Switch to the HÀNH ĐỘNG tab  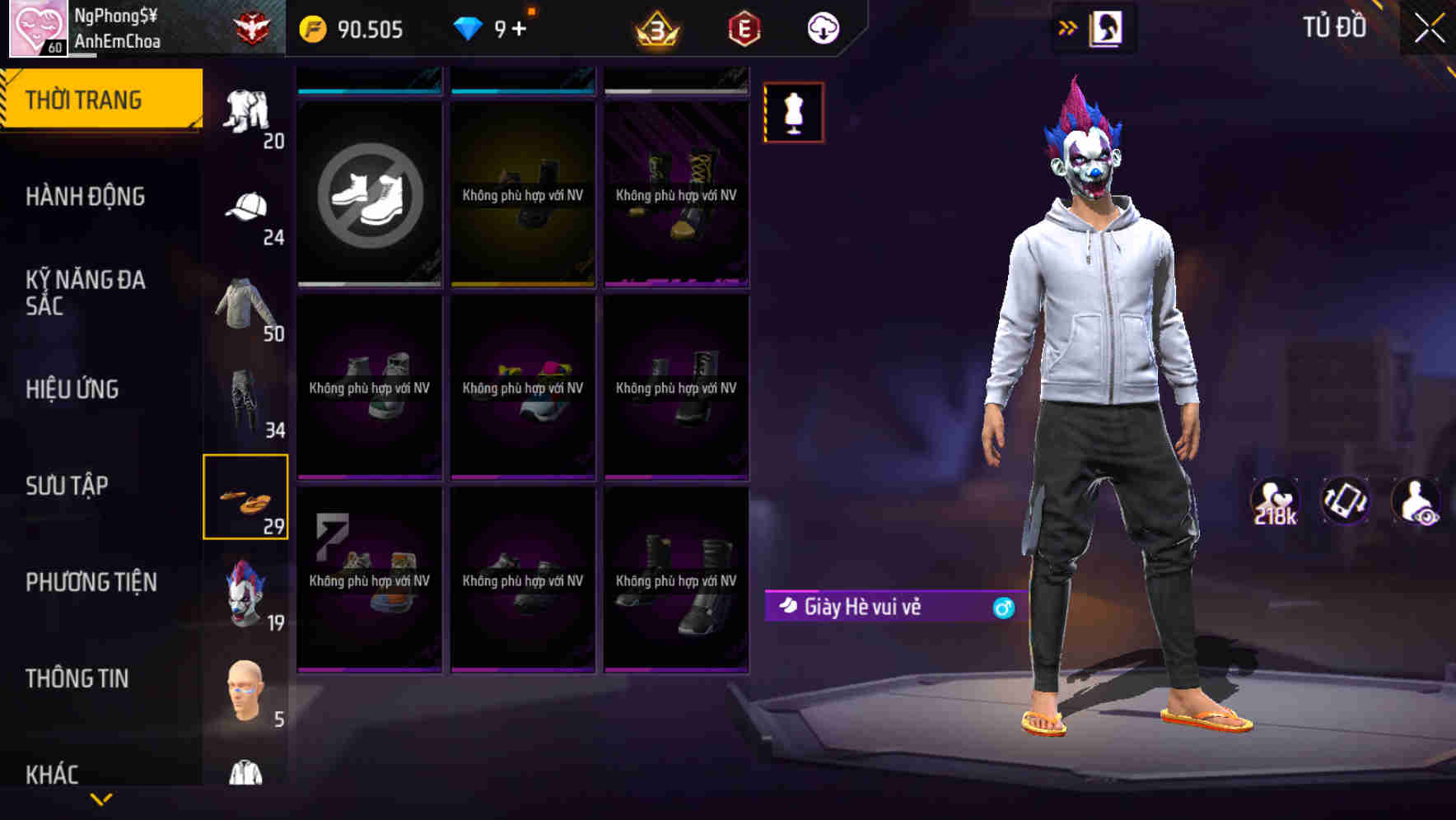85,196
